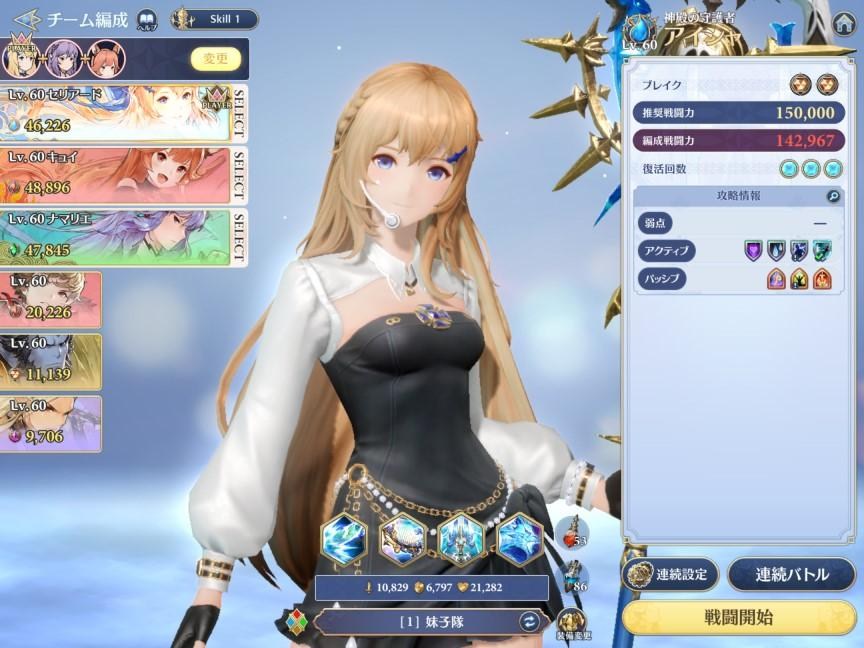Tap the yellow 変更 button

216,59
